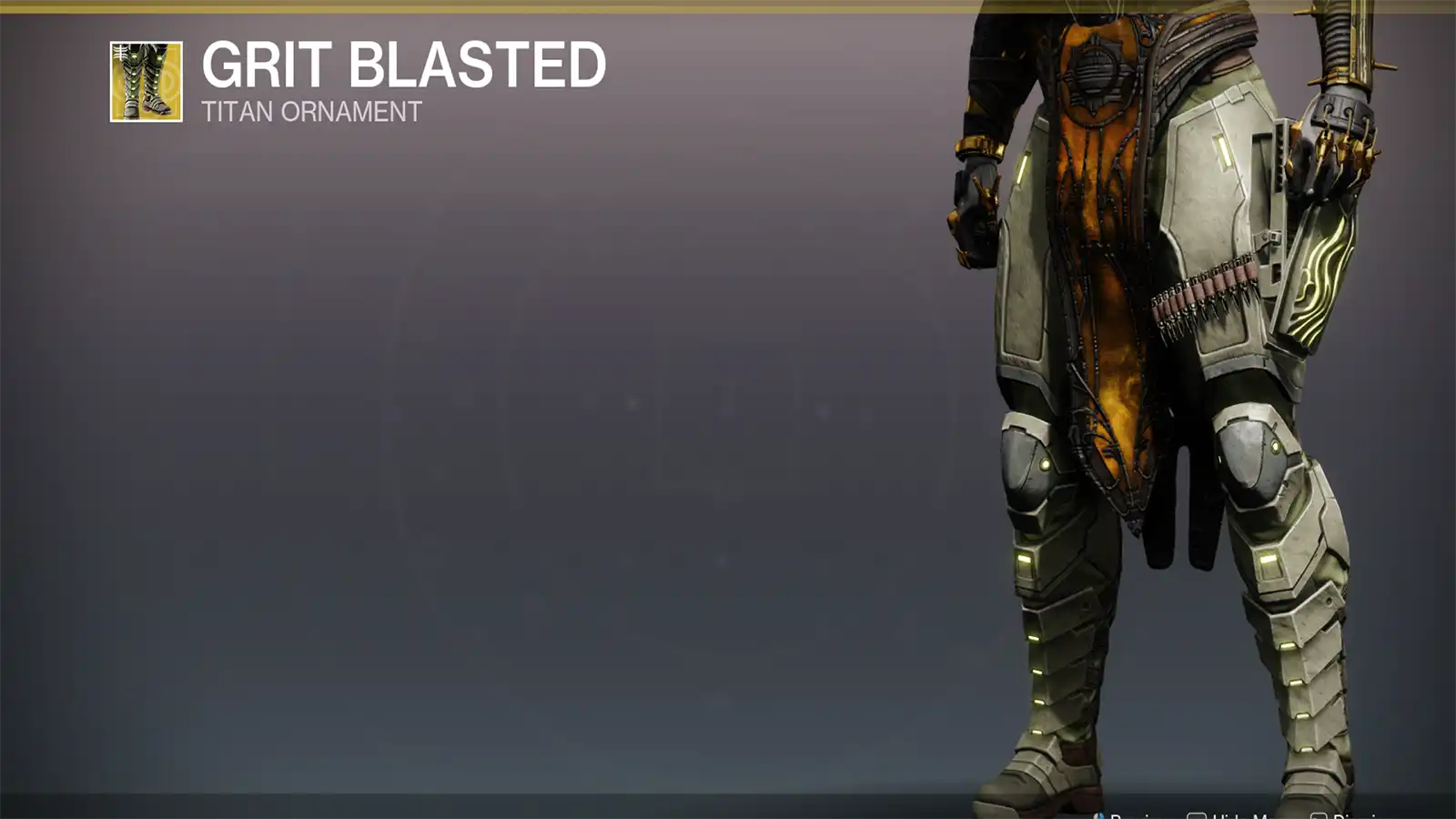
Task: Click the Hide Menu button icon
Action: point(1198,814)
